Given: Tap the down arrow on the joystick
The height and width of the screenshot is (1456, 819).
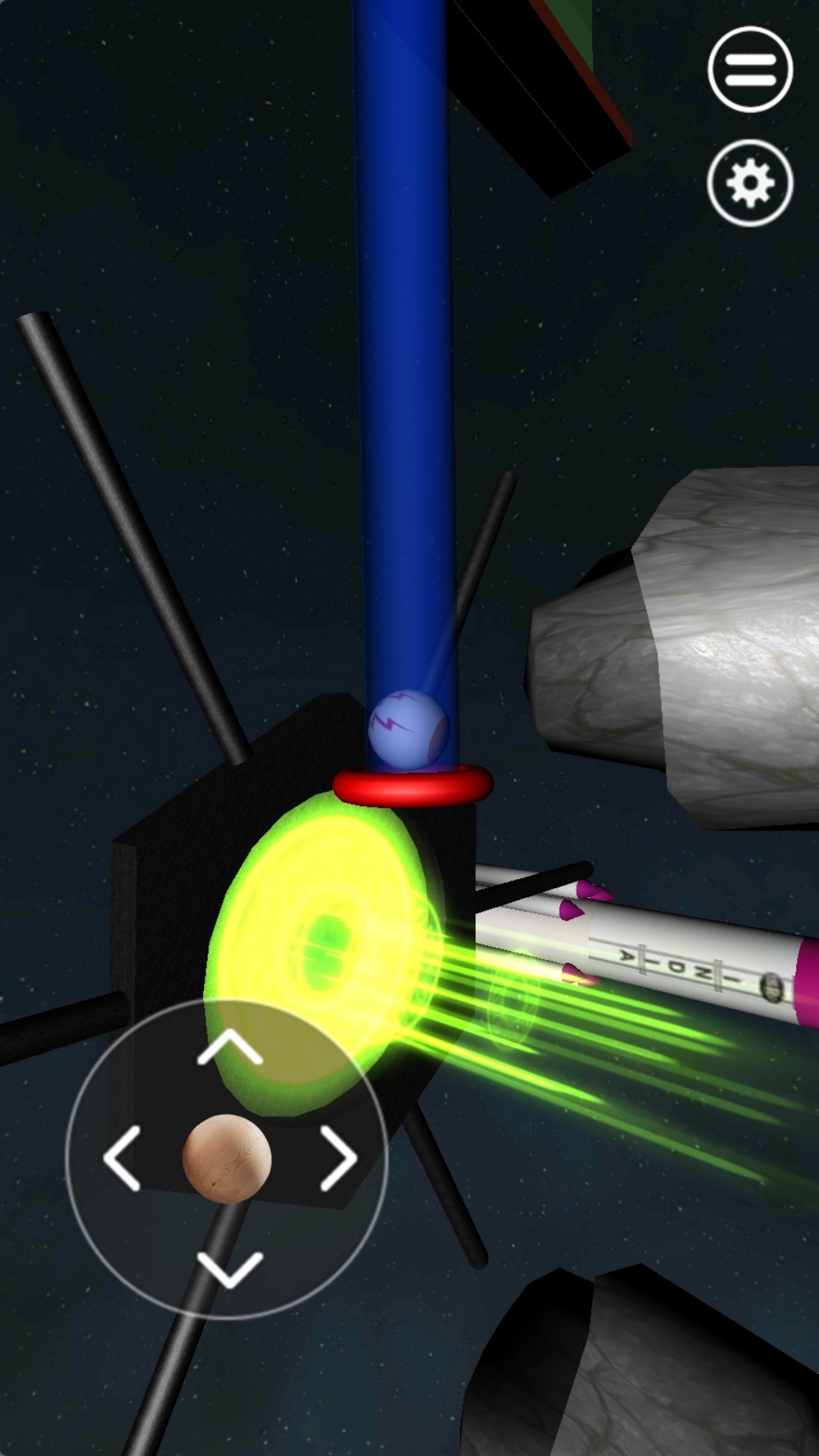Looking at the screenshot, I should pos(229,1269).
